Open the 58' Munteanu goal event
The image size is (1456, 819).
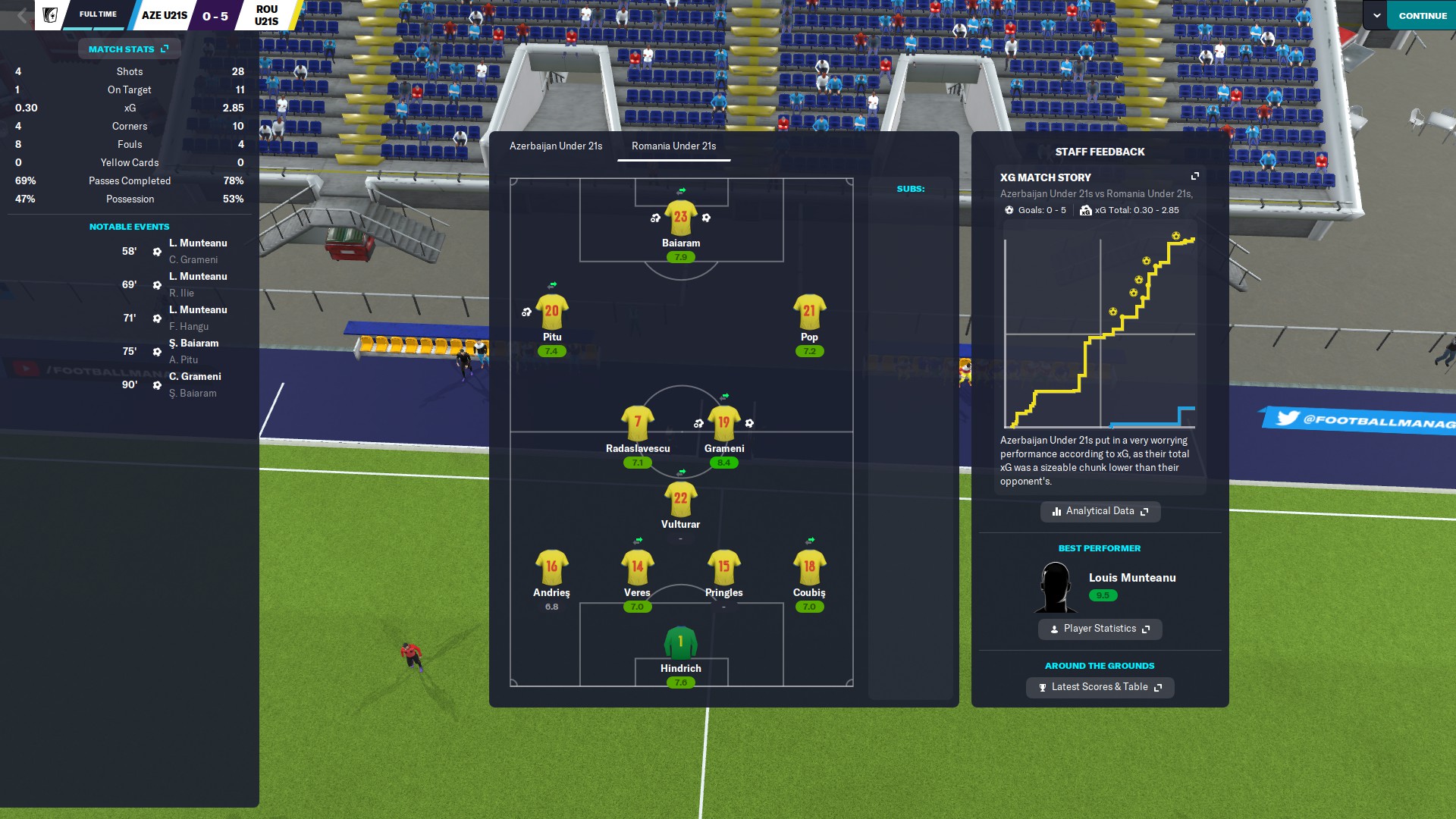[198, 243]
